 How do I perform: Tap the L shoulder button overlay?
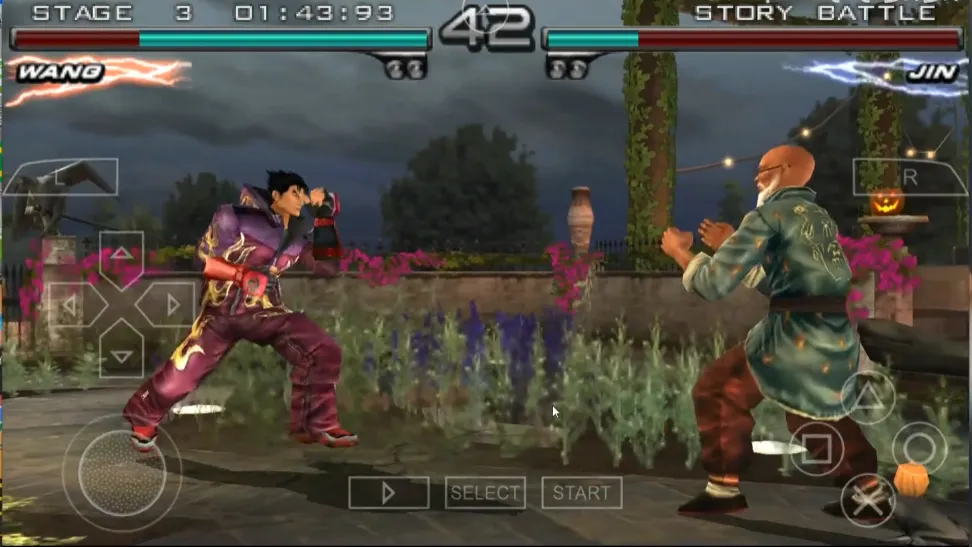60,178
